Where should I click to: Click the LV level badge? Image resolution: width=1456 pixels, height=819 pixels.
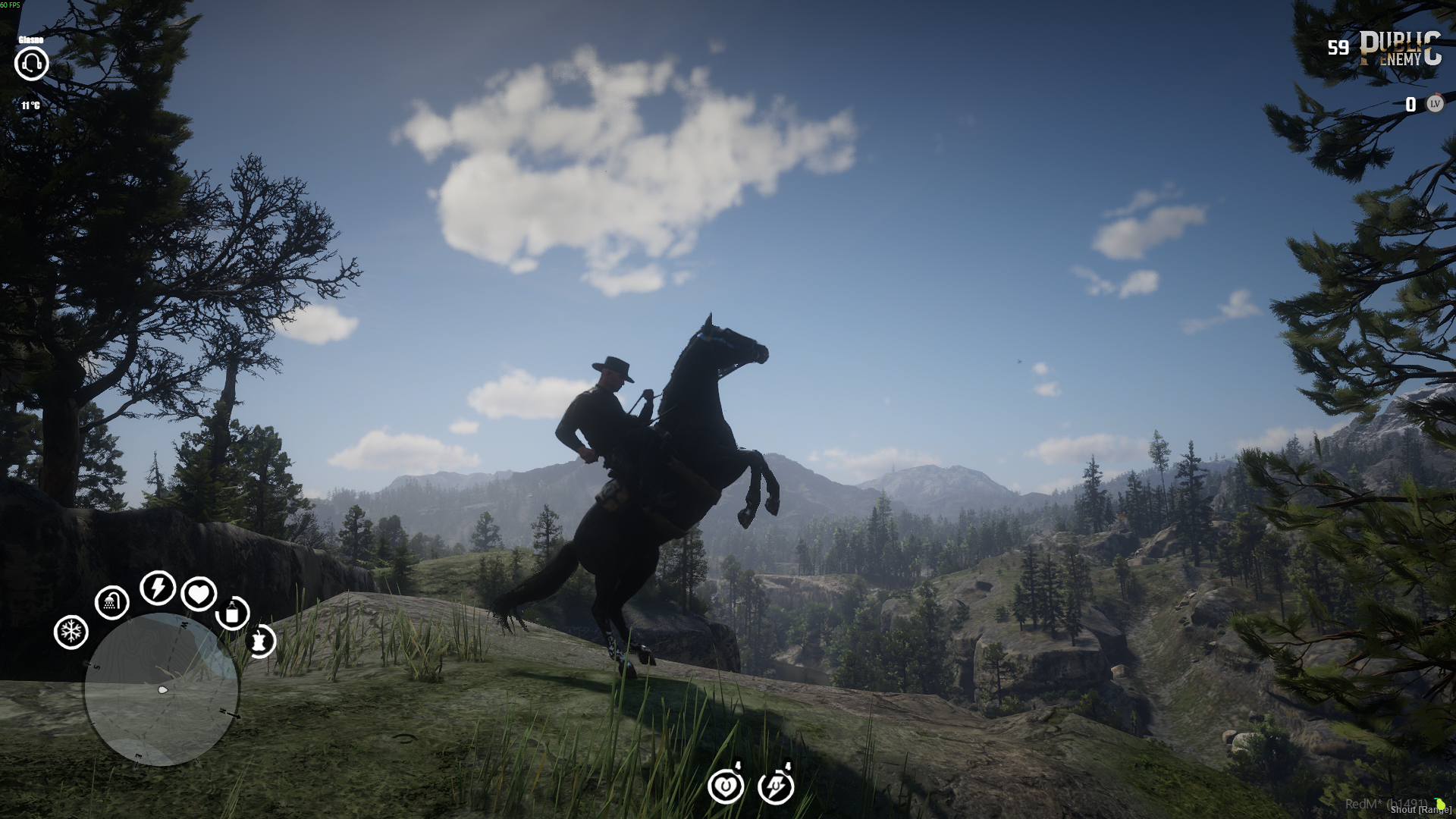click(x=1435, y=104)
